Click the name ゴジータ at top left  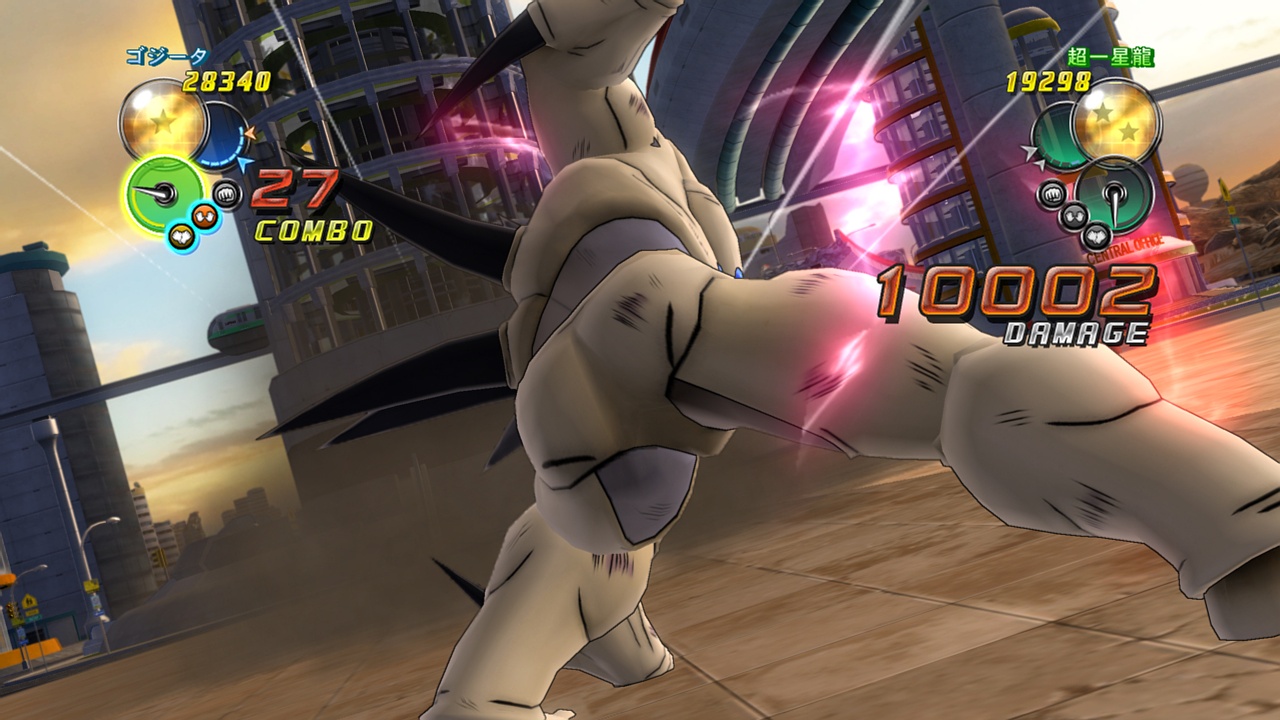(x=167, y=56)
